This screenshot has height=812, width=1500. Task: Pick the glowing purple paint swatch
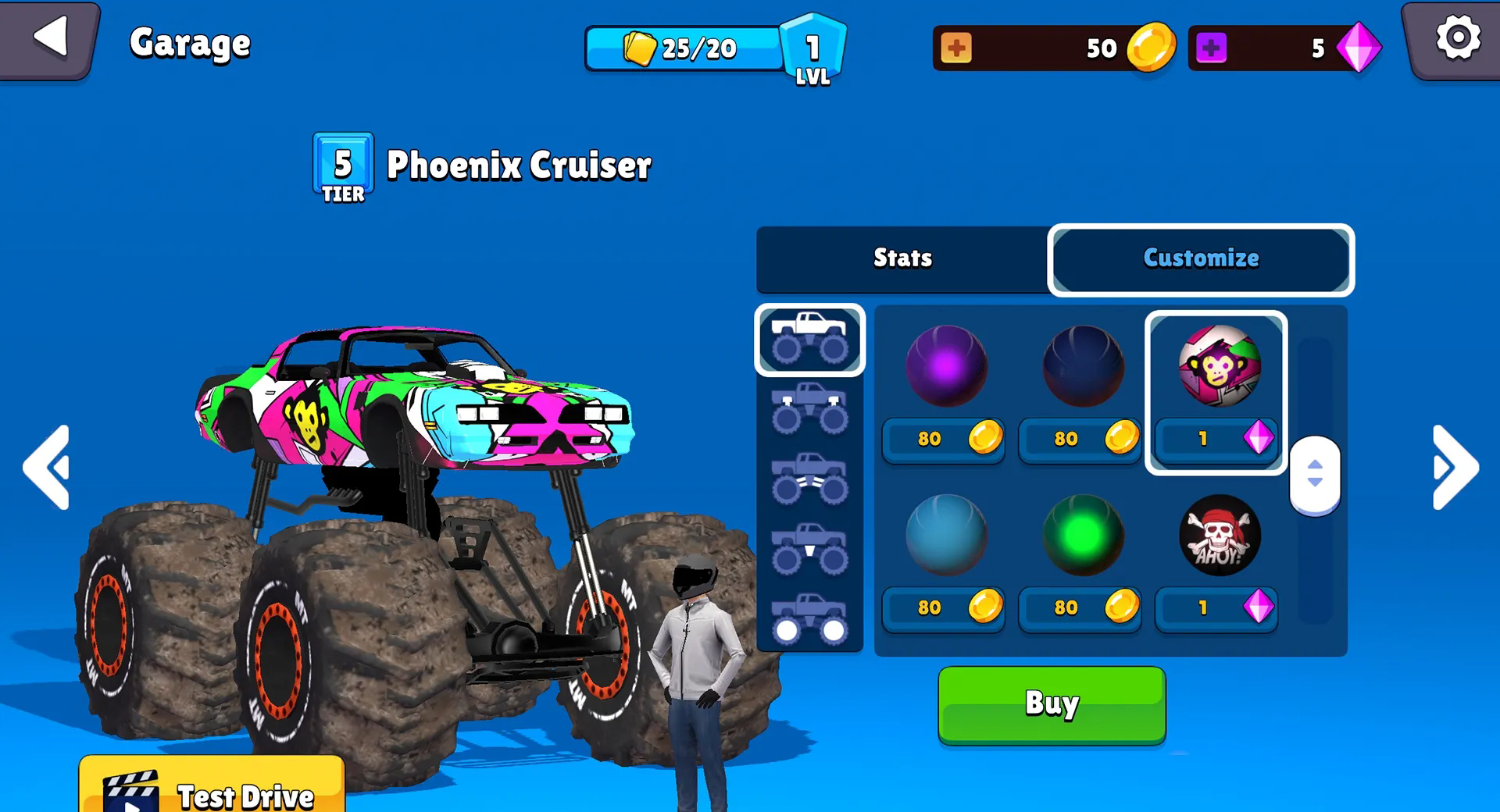point(945,366)
